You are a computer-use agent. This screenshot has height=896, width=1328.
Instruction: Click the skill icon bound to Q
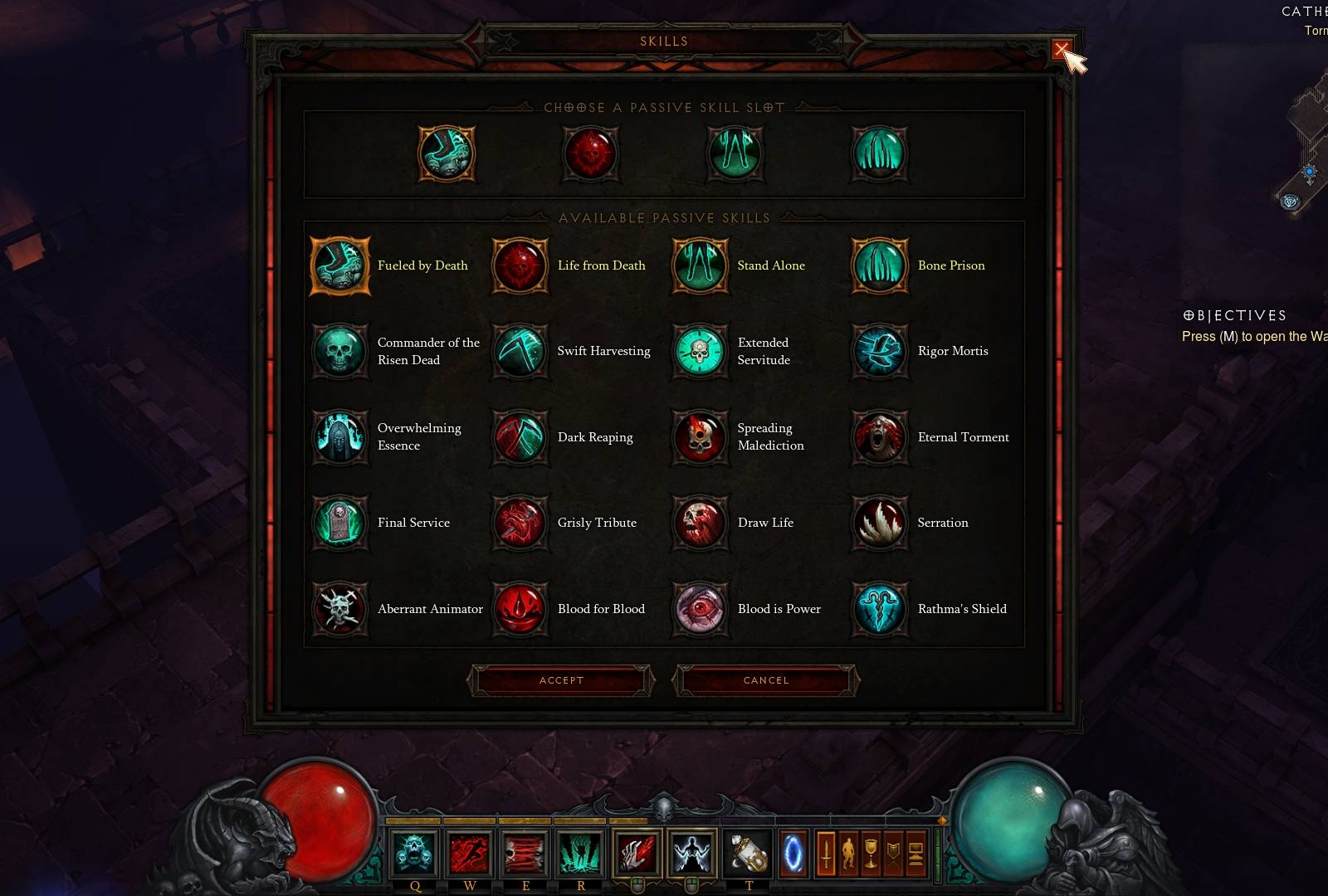coord(414,853)
